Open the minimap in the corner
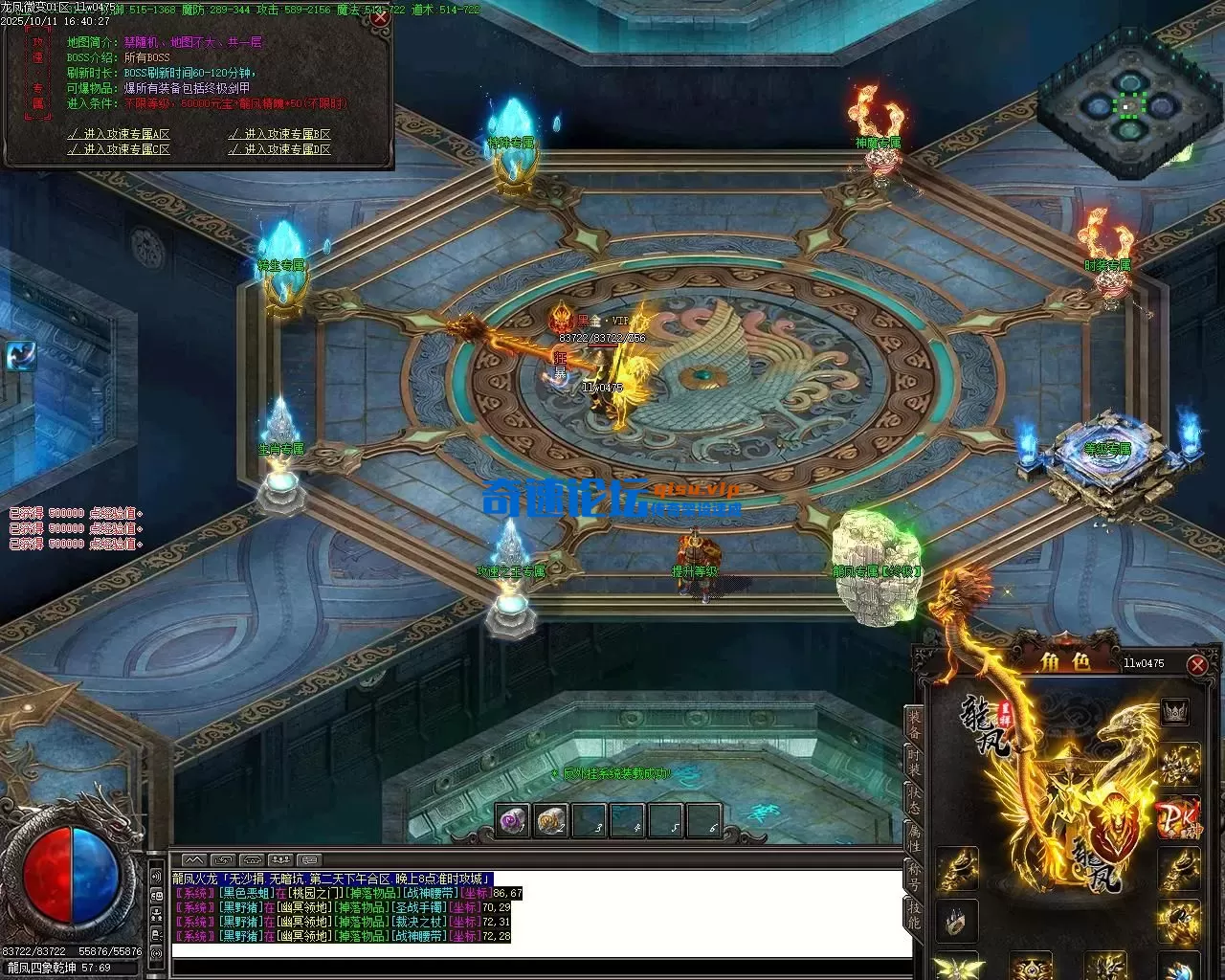The height and width of the screenshot is (980, 1225). coord(1131,105)
